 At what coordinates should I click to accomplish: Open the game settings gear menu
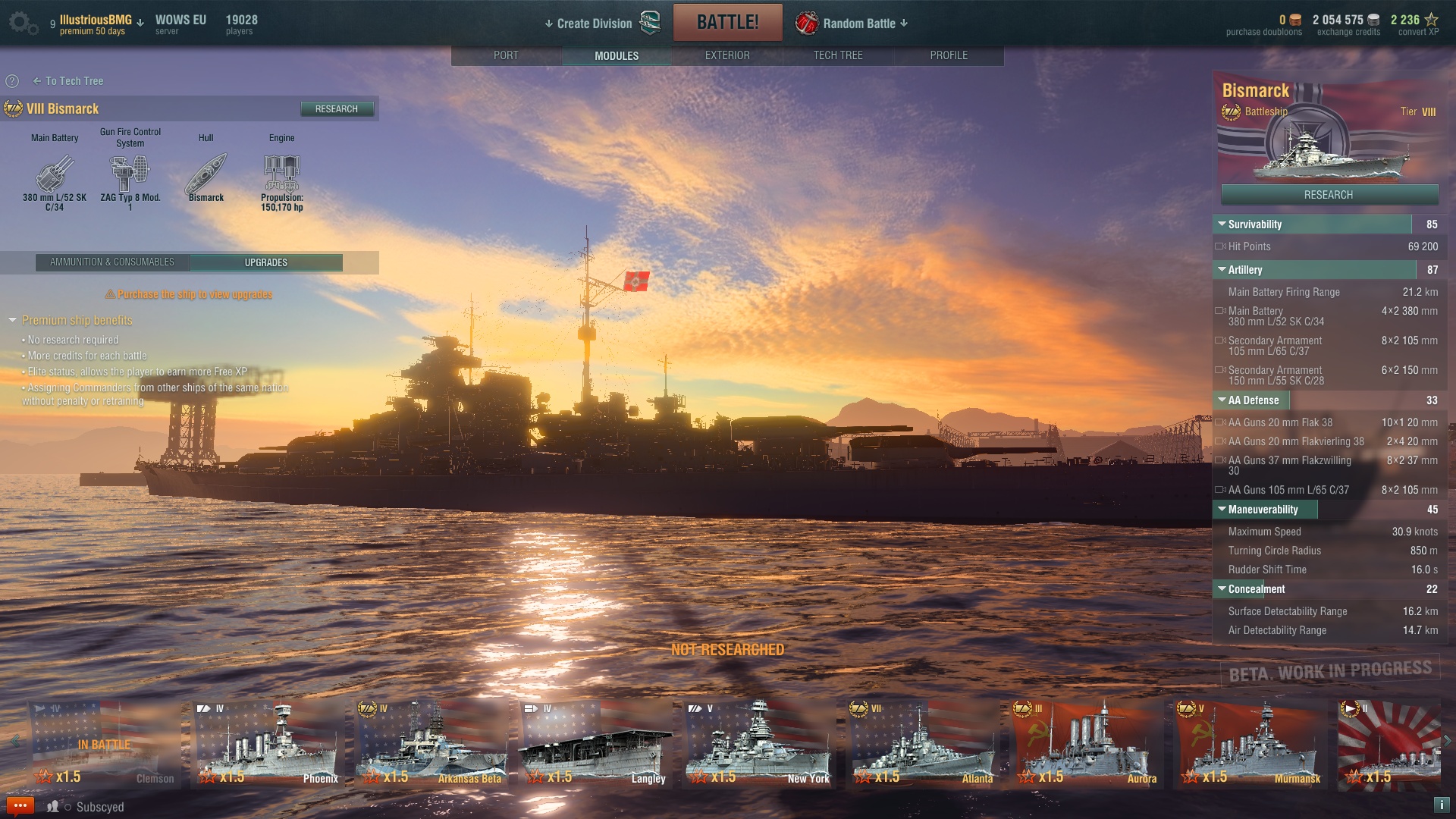click(x=21, y=23)
